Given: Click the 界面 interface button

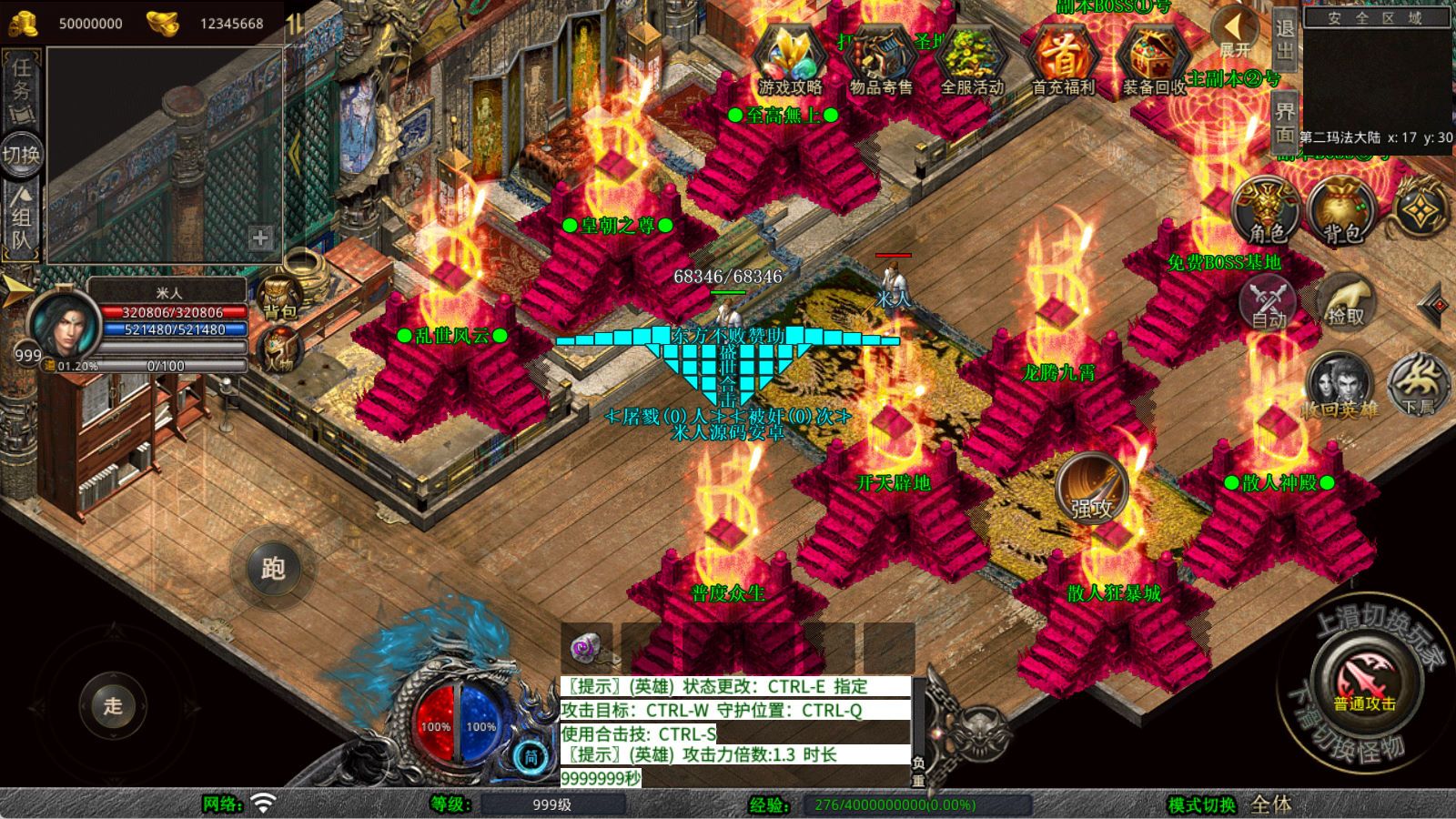Looking at the screenshot, I should pyautogui.click(x=1284, y=123).
